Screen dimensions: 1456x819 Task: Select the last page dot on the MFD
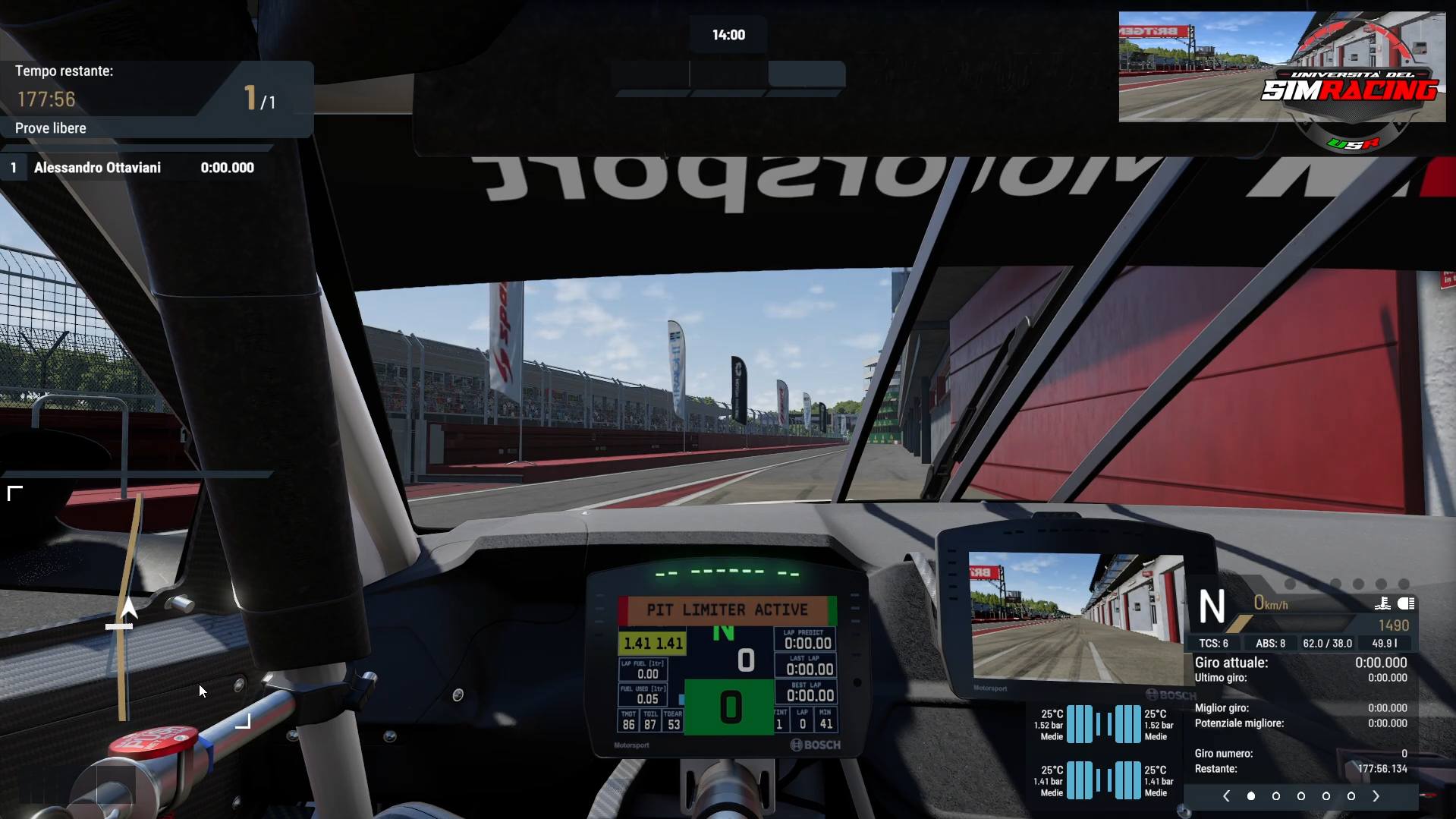pyautogui.click(x=1351, y=796)
